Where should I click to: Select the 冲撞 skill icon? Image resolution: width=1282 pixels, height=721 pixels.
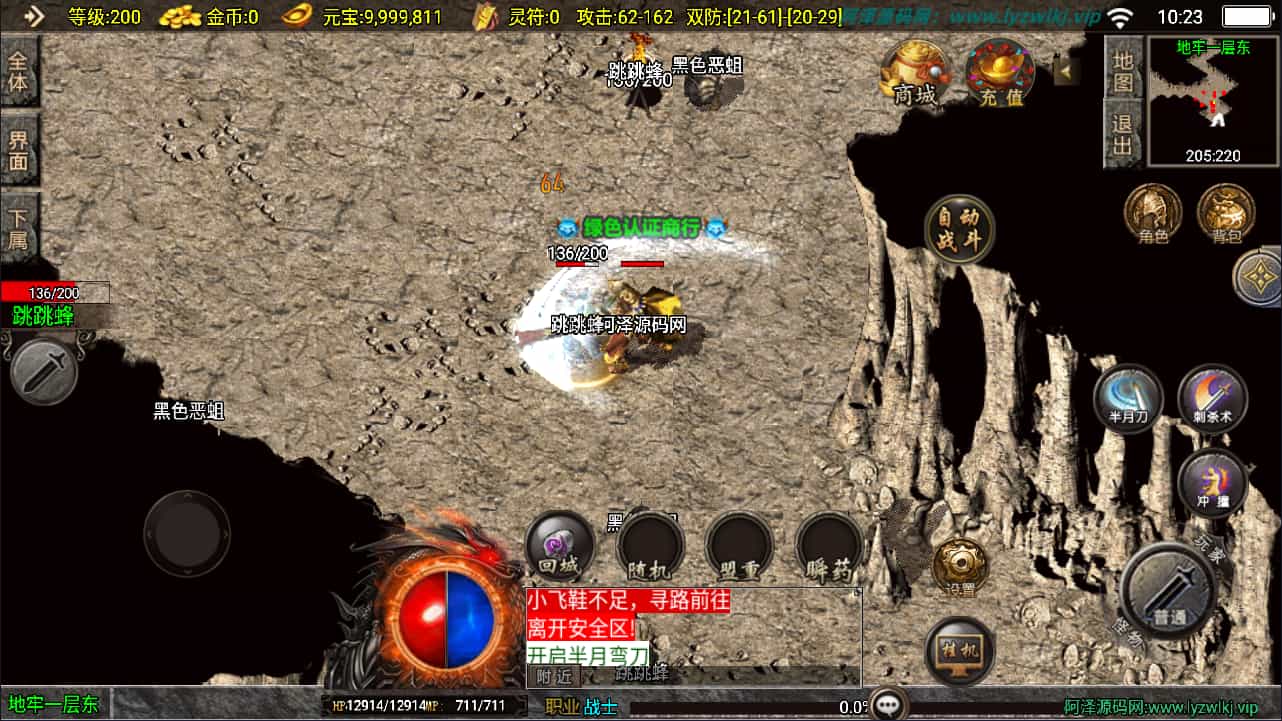(1212, 482)
